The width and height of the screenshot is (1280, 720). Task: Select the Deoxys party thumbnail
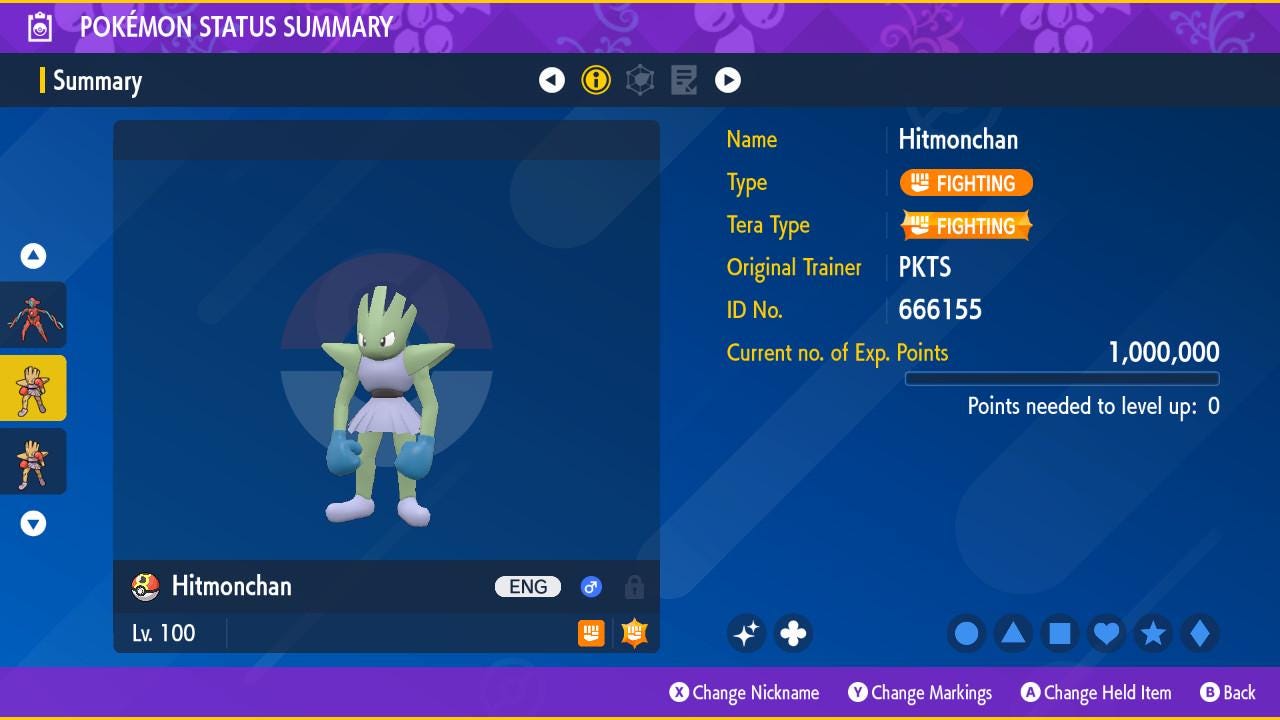tap(34, 315)
